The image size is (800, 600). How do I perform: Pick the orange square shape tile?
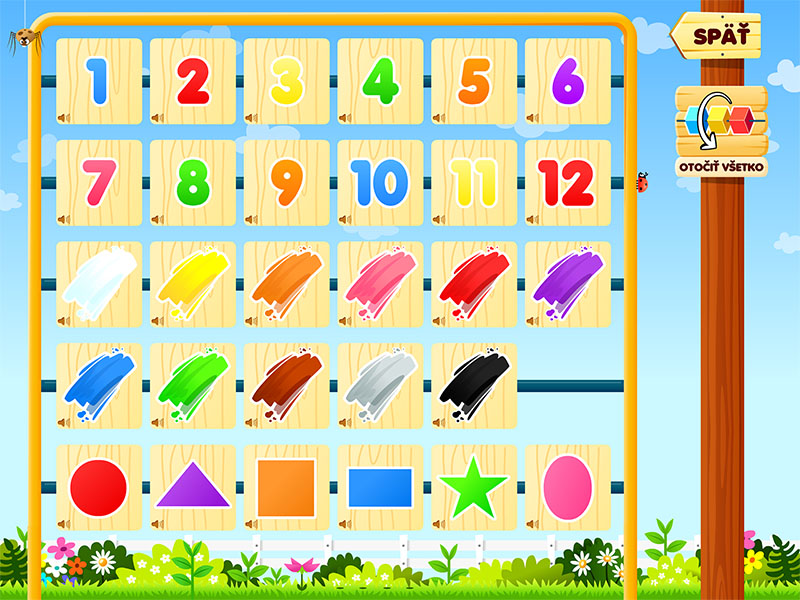point(286,487)
